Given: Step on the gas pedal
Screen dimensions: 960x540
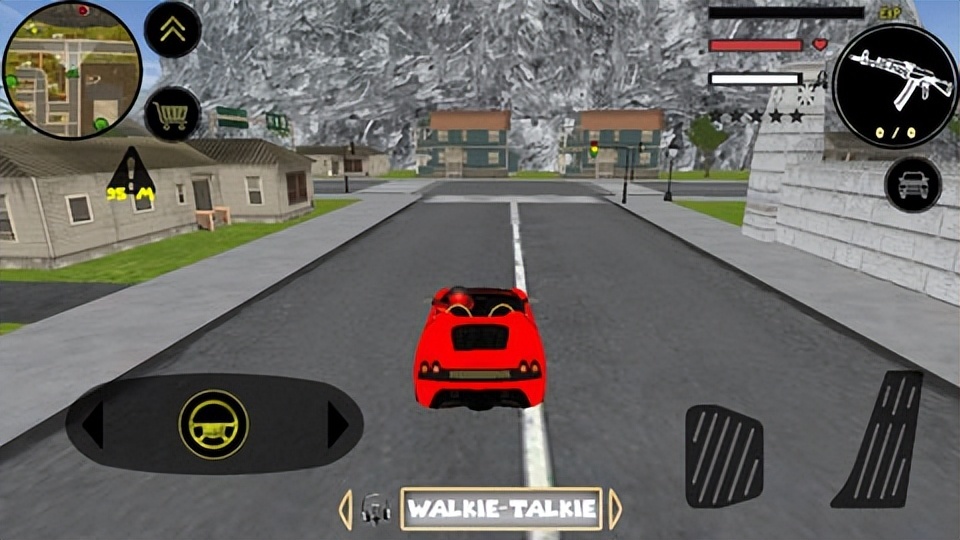Looking at the screenshot, I should [882, 438].
